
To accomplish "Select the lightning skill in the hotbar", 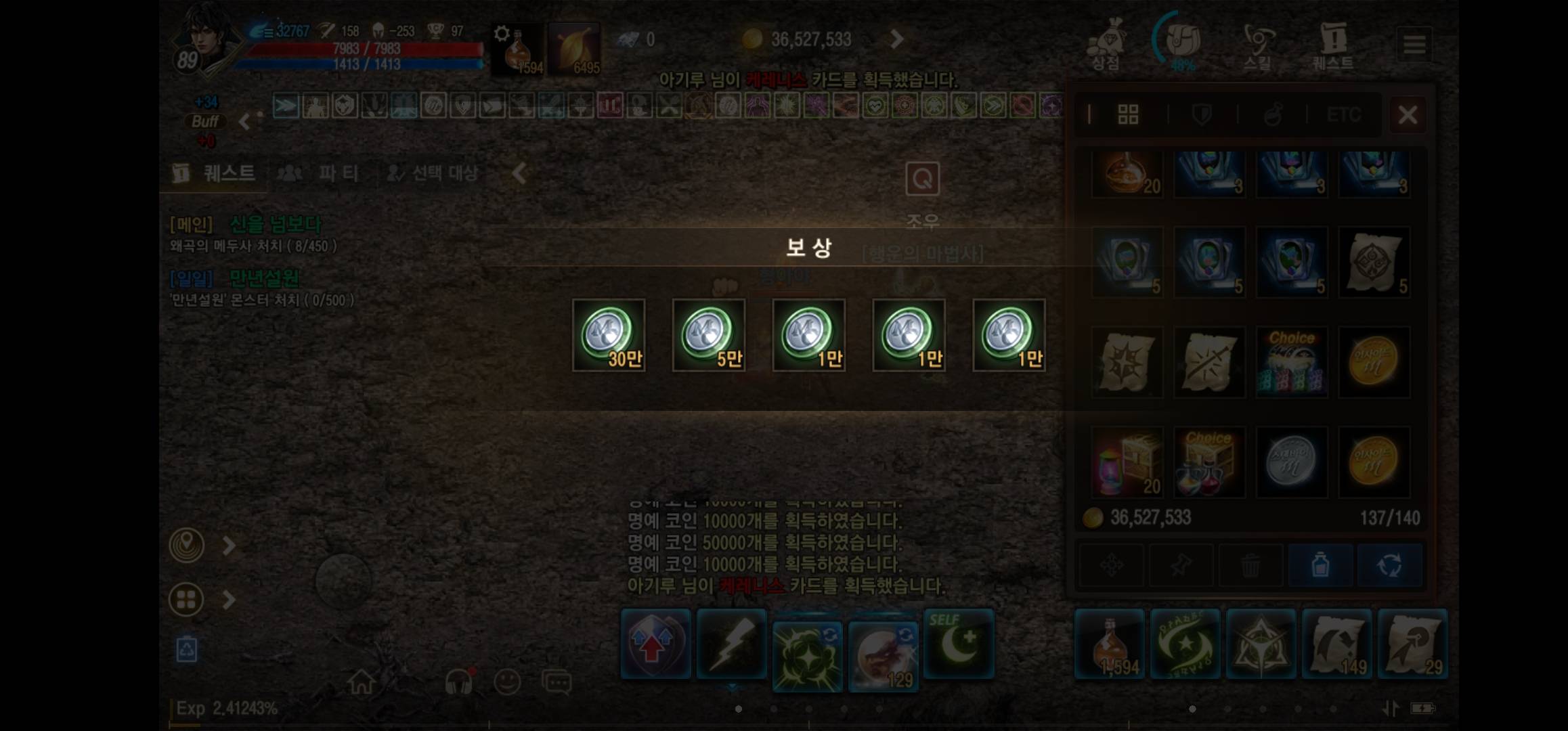I will 732,643.
